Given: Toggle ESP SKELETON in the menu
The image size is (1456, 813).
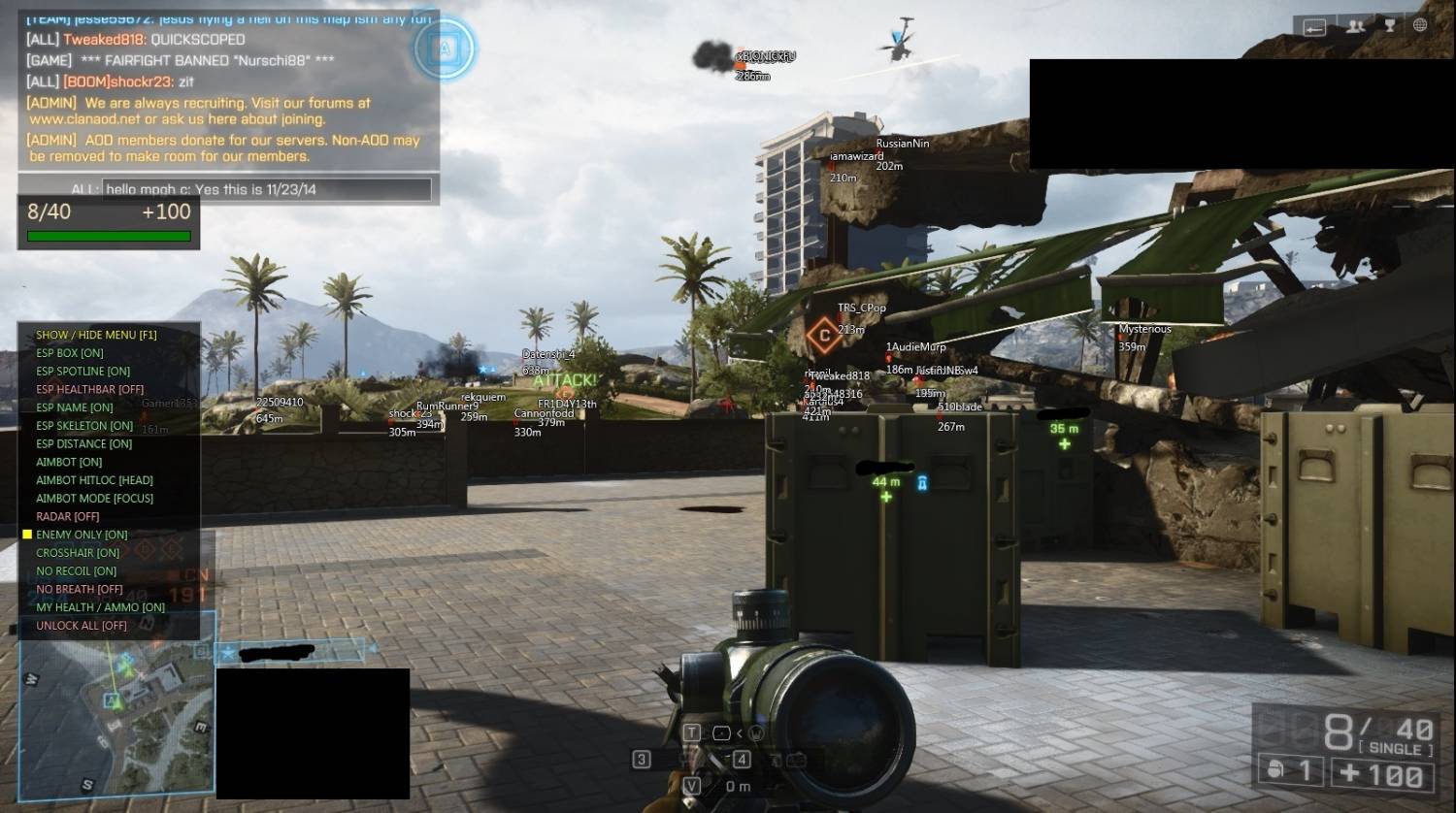Looking at the screenshot, I should pos(84,426).
